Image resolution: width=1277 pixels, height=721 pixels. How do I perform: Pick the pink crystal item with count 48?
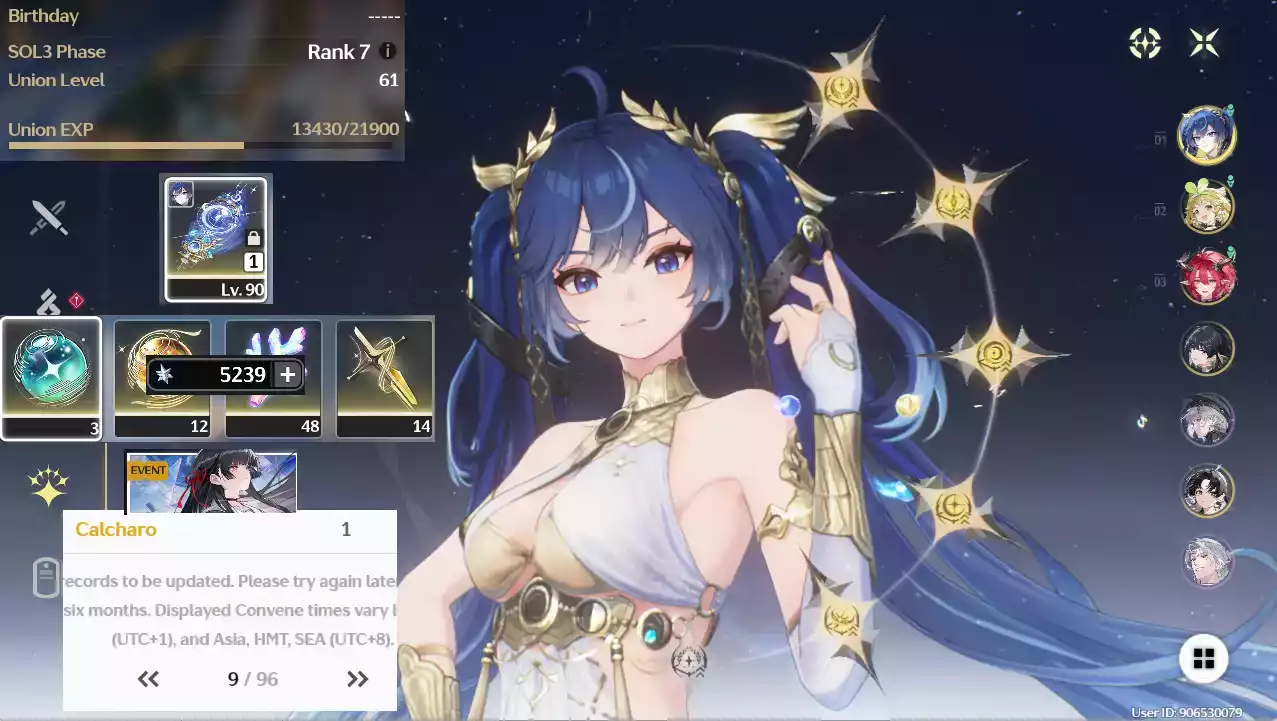point(273,378)
